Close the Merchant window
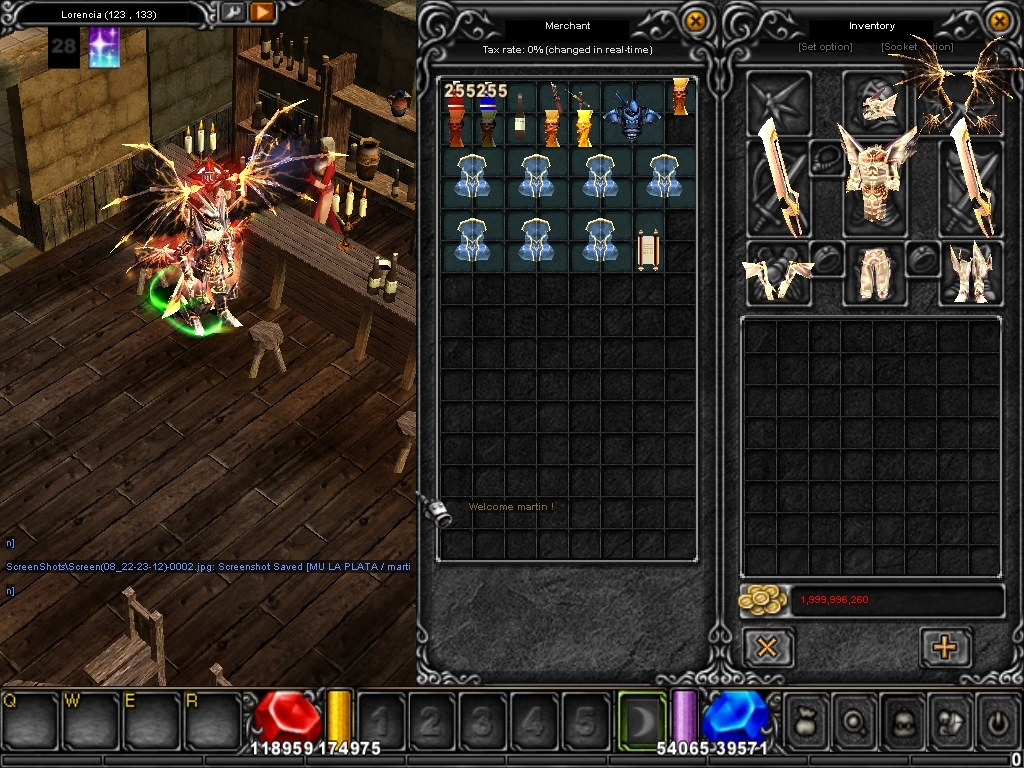This screenshot has width=1024, height=768. (x=695, y=21)
